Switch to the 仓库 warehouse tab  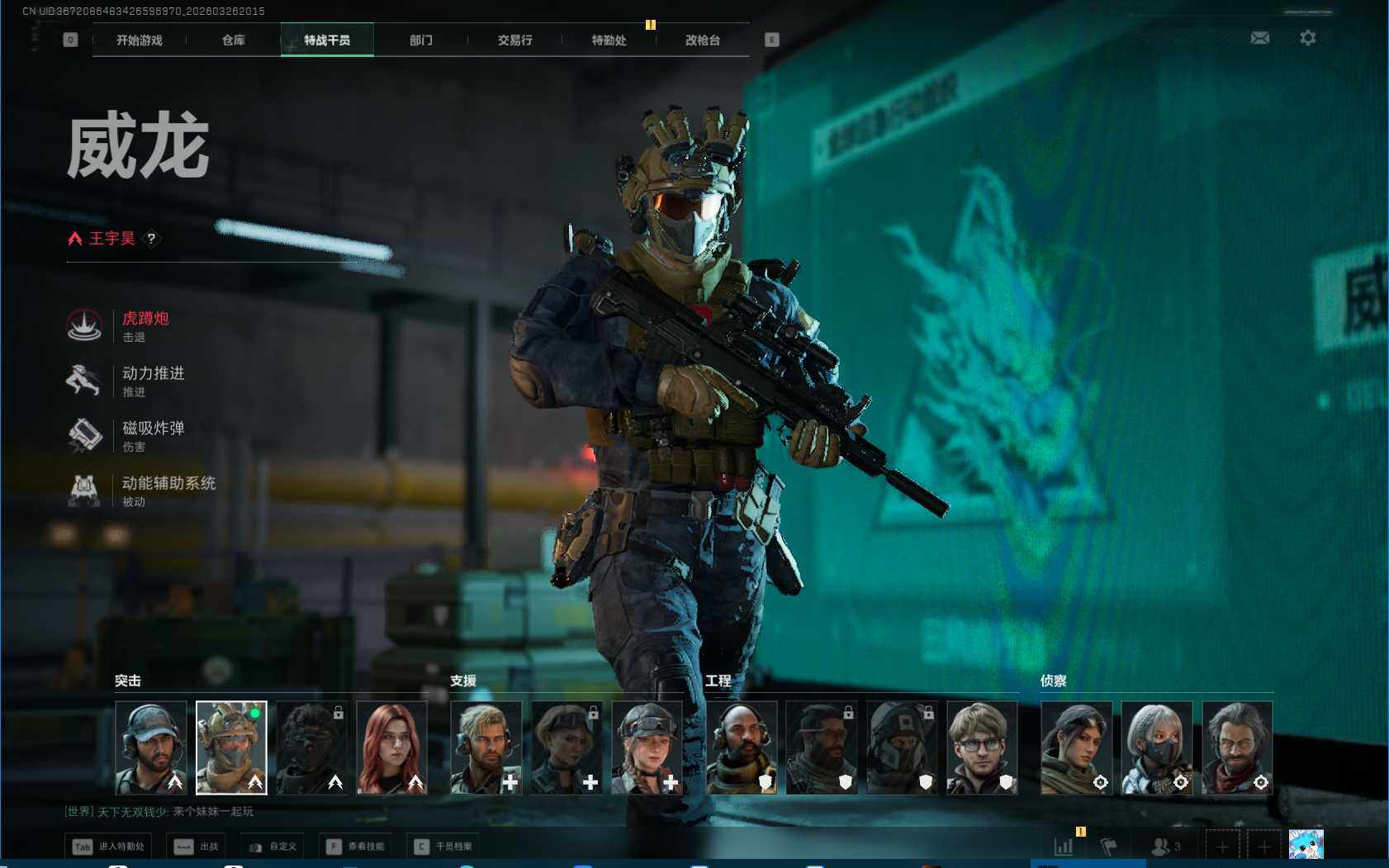tap(233, 40)
